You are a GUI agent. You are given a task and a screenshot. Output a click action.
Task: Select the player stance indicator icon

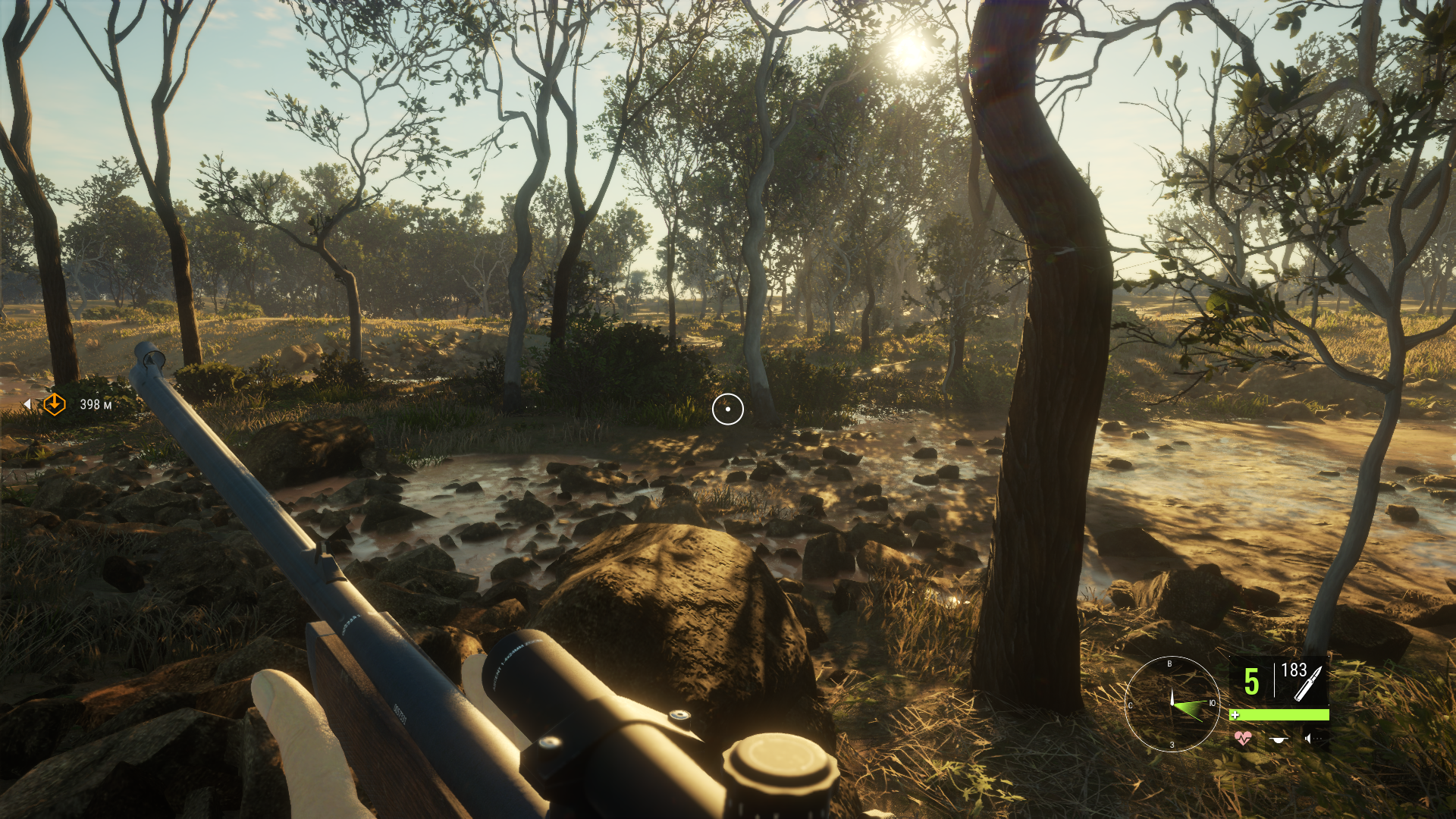(x=1279, y=738)
